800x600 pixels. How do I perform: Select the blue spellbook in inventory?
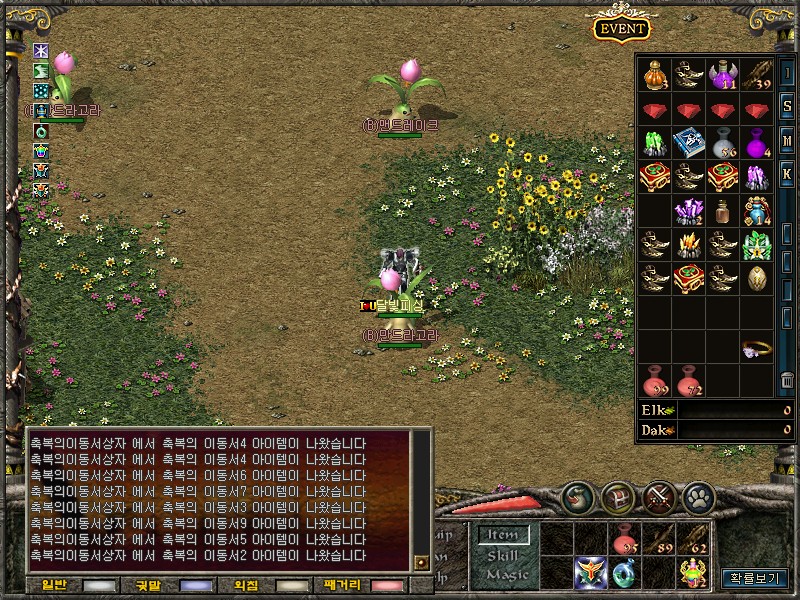688,143
